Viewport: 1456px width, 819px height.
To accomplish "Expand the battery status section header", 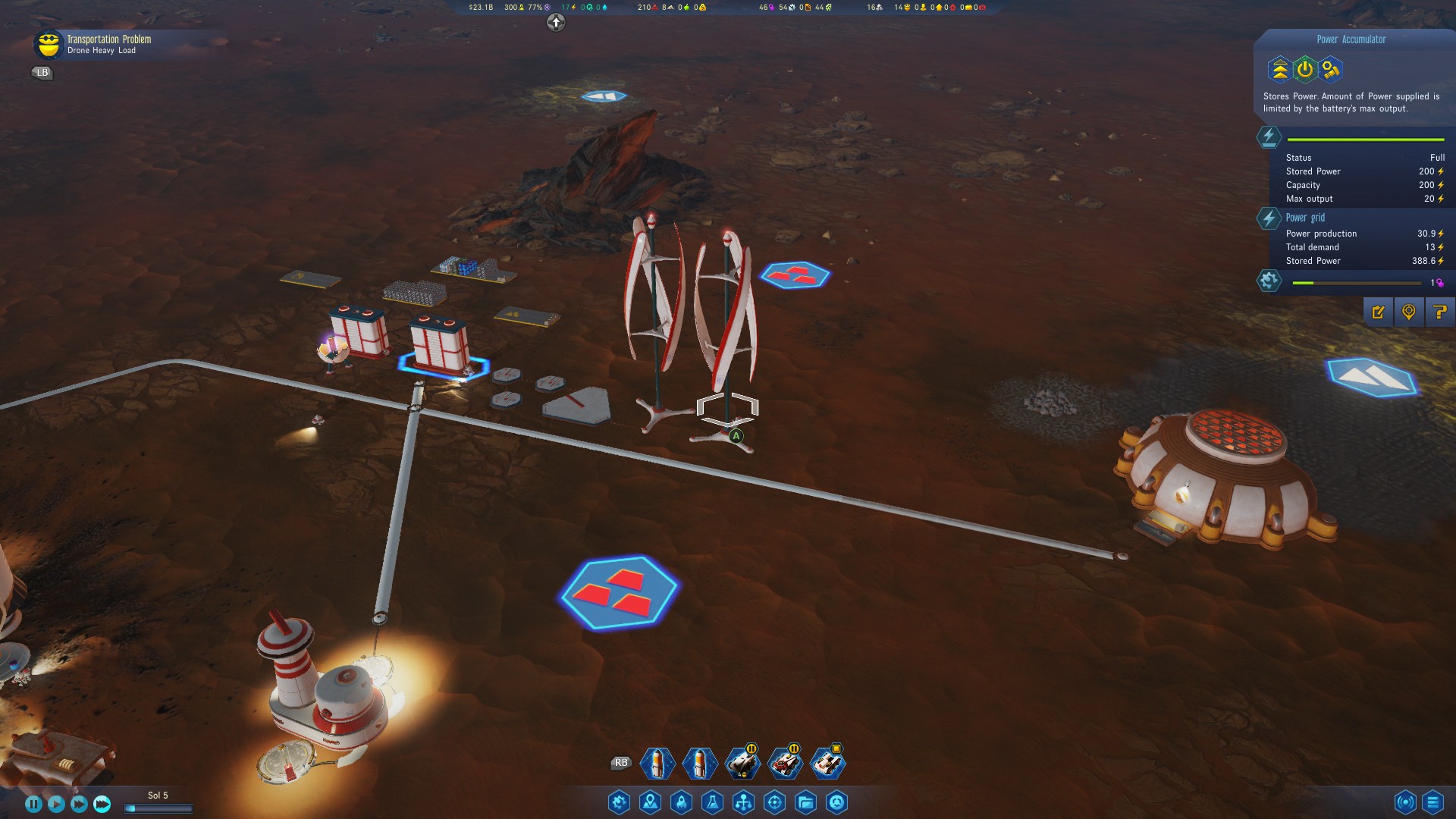I will 1269,137.
